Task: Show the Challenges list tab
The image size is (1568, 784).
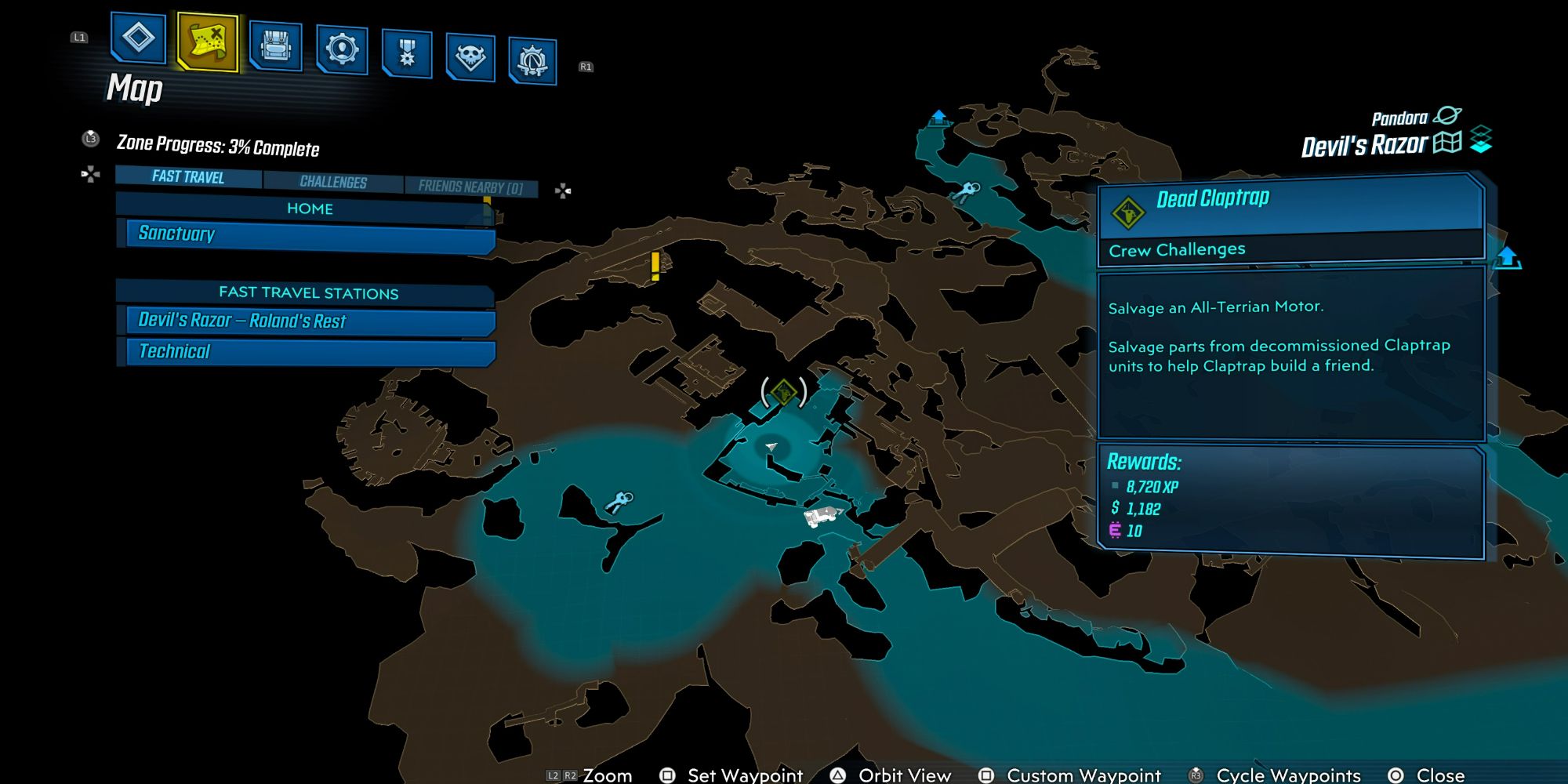Action: 333,182
